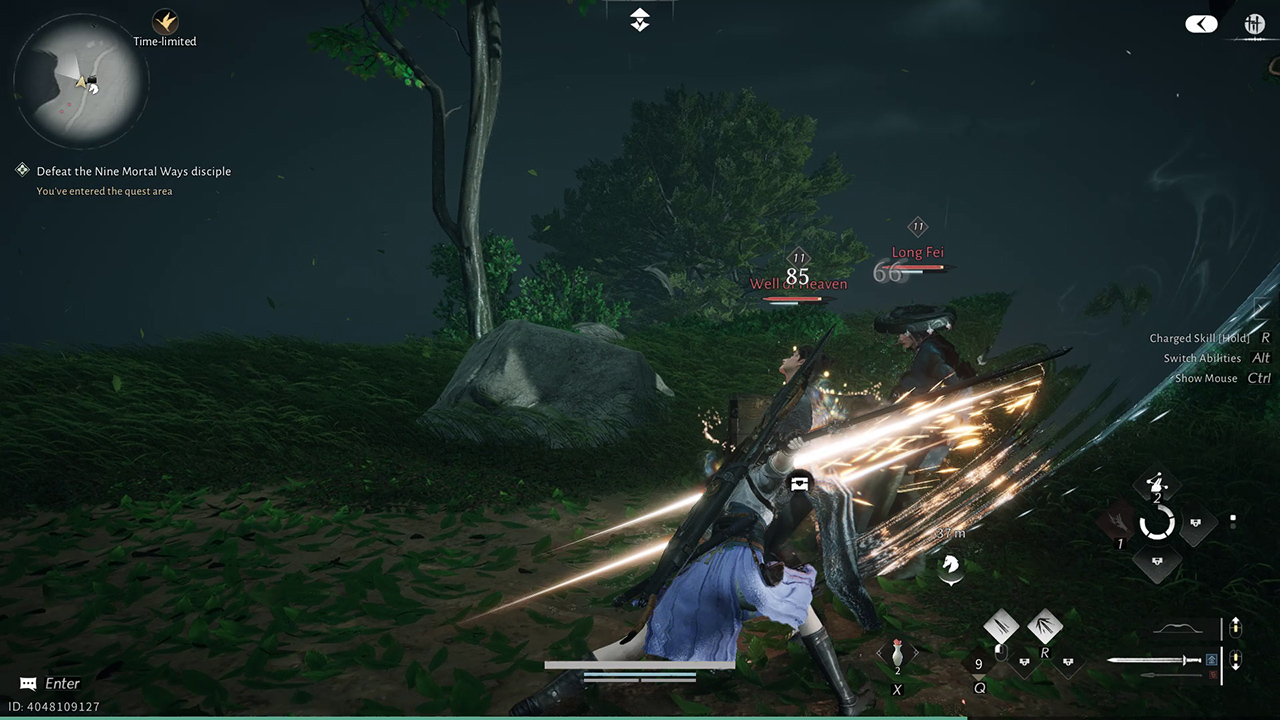Expand the top-right menu with the arrow button
The width and height of the screenshot is (1280, 720).
pos(1202,24)
